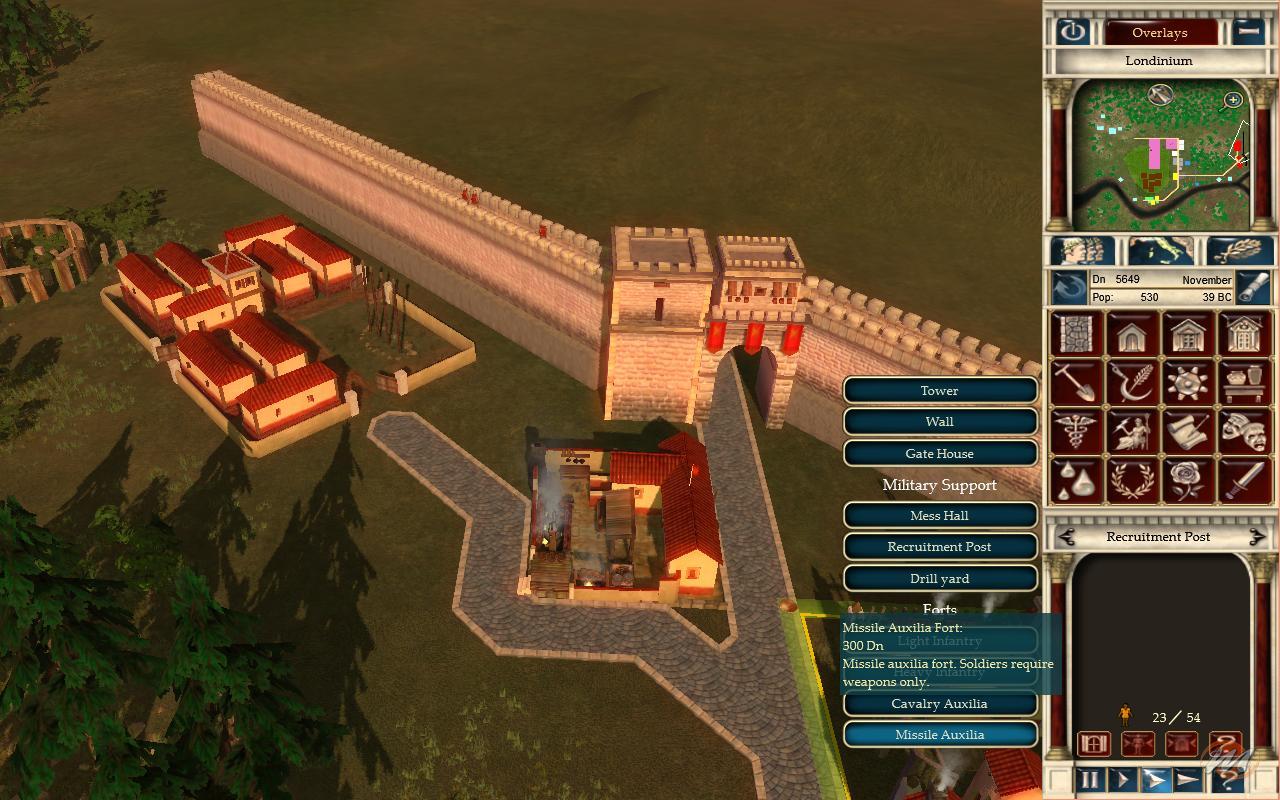Open the Overlays menu
The image size is (1280, 800).
click(x=1162, y=32)
